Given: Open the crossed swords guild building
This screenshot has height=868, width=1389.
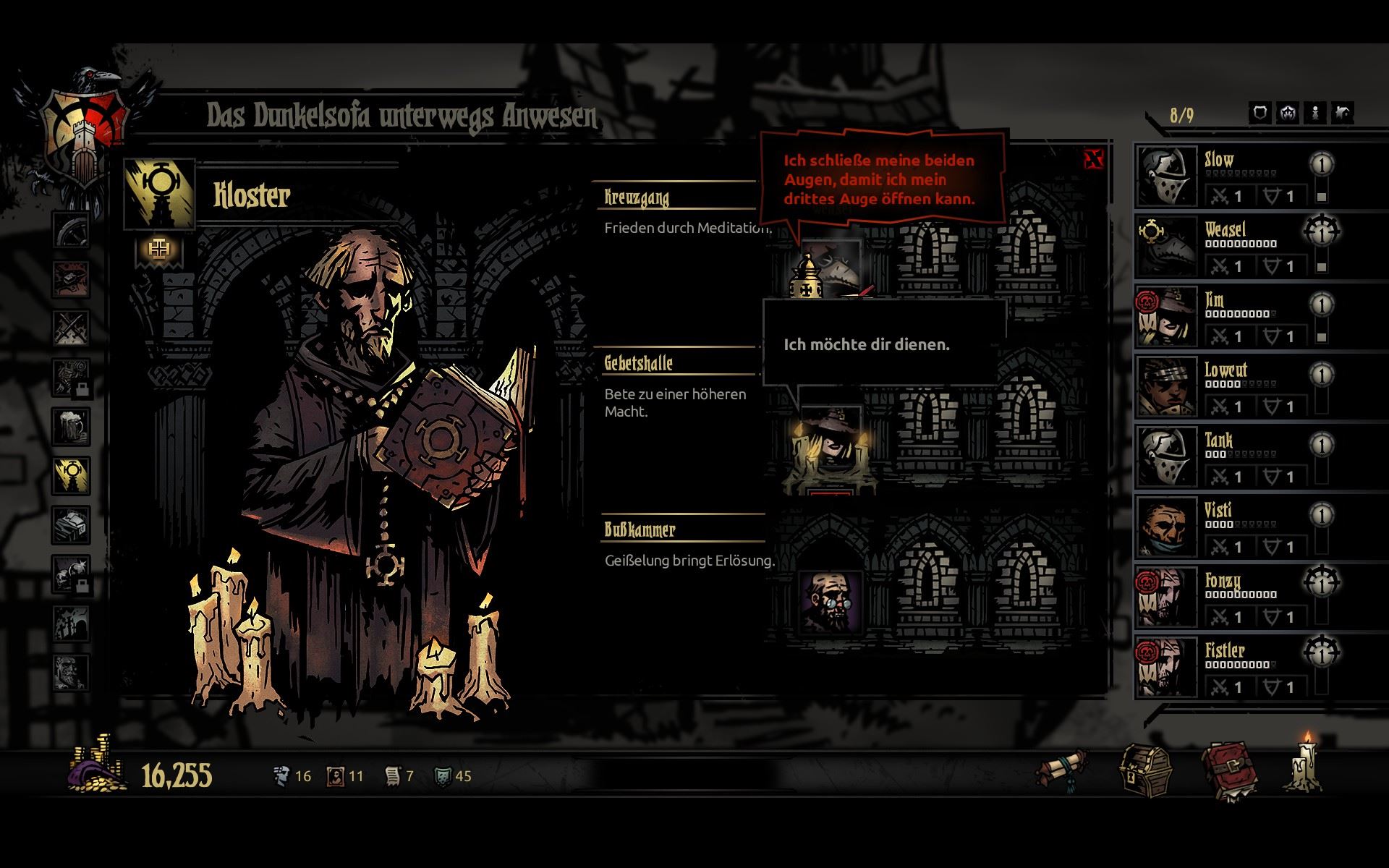Looking at the screenshot, I should [x=71, y=328].
